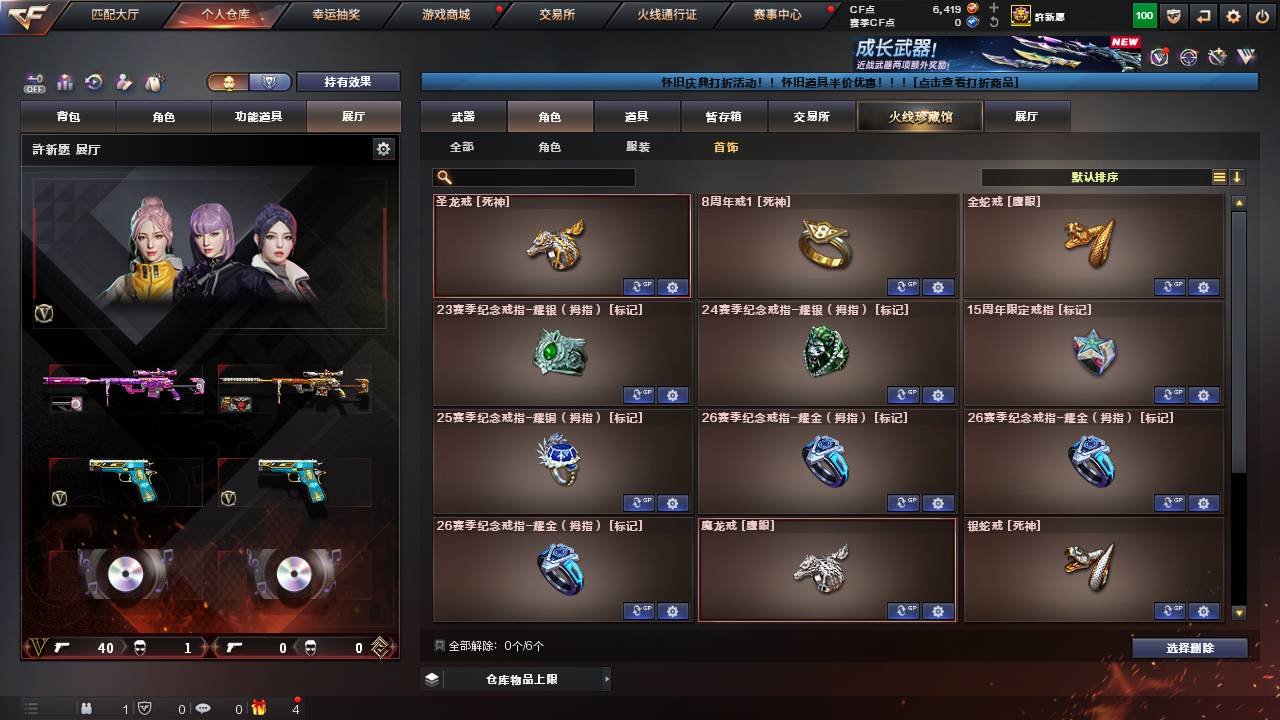Click the 选择删除 button at bottom right
1280x720 pixels.
[x=1189, y=647]
